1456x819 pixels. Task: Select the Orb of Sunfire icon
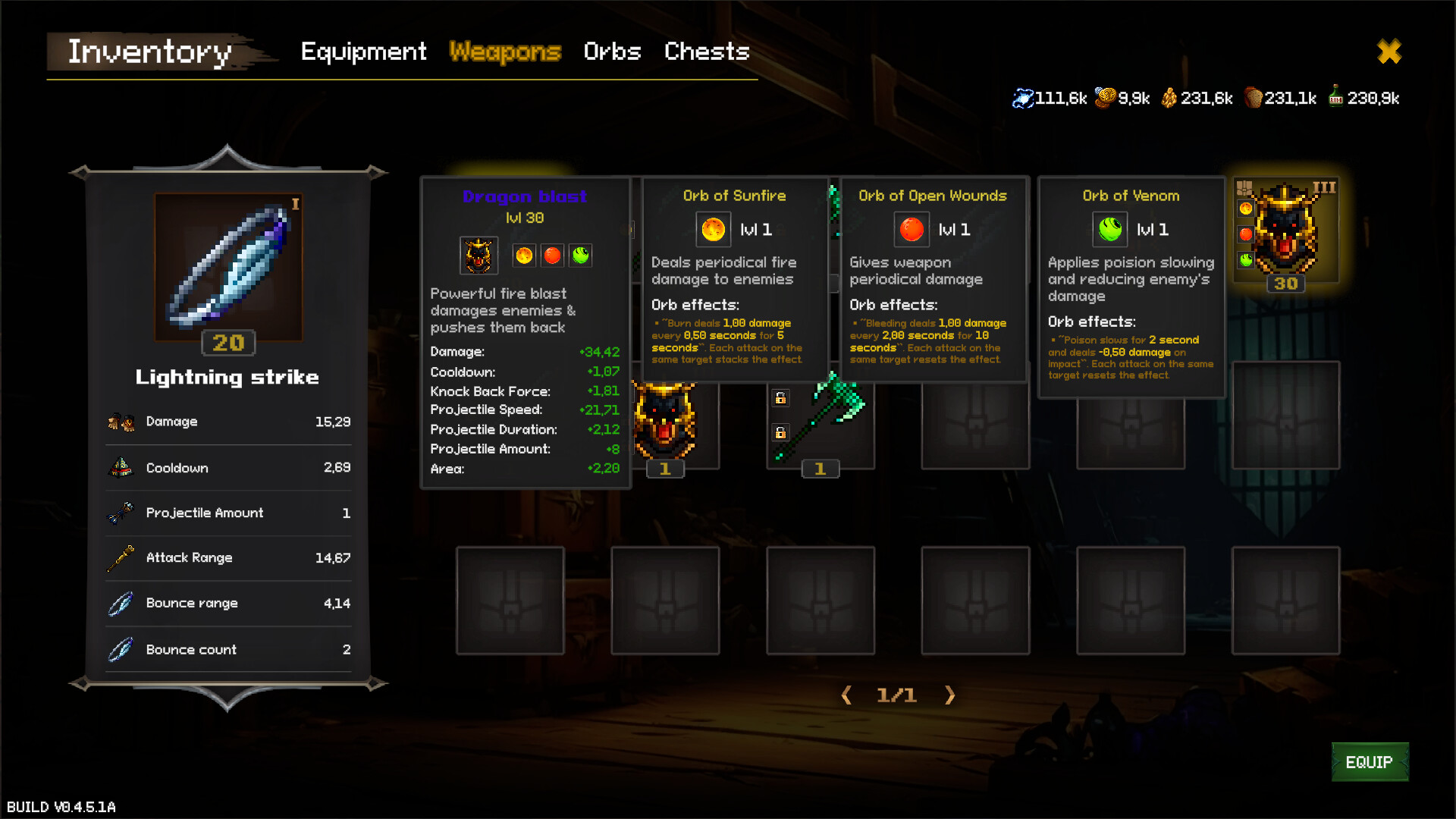pyautogui.click(x=711, y=229)
